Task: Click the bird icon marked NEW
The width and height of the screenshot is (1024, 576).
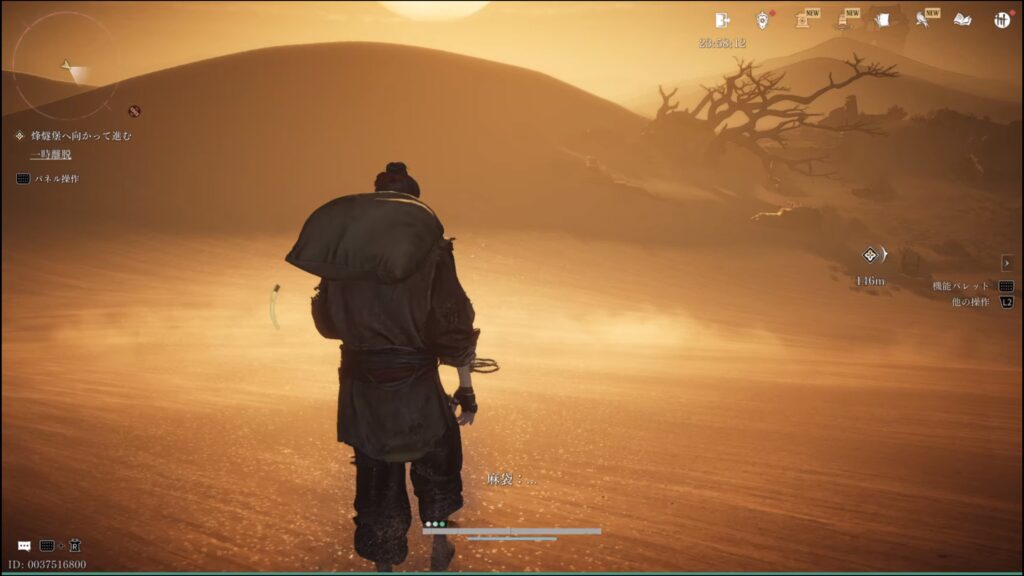Action: pyautogui.click(x=922, y=20)
